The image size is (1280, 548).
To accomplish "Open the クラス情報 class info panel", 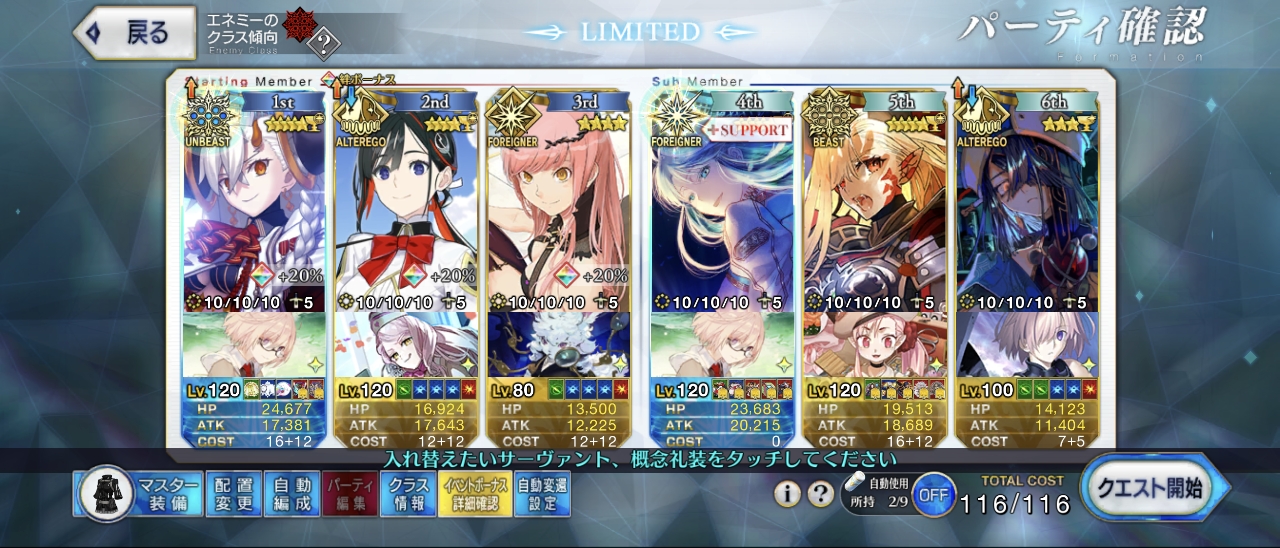I will [408, 494].
